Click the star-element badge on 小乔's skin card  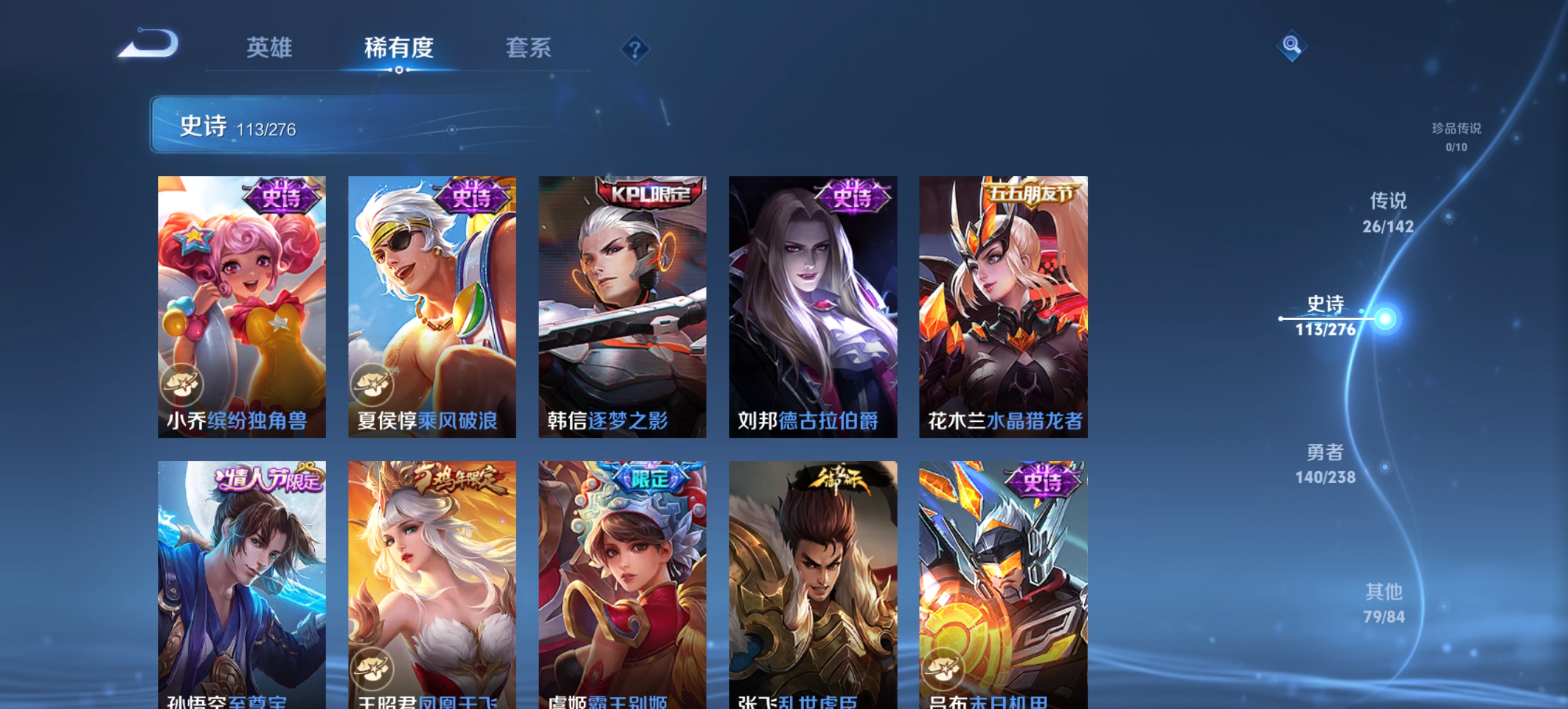[182, 385]
